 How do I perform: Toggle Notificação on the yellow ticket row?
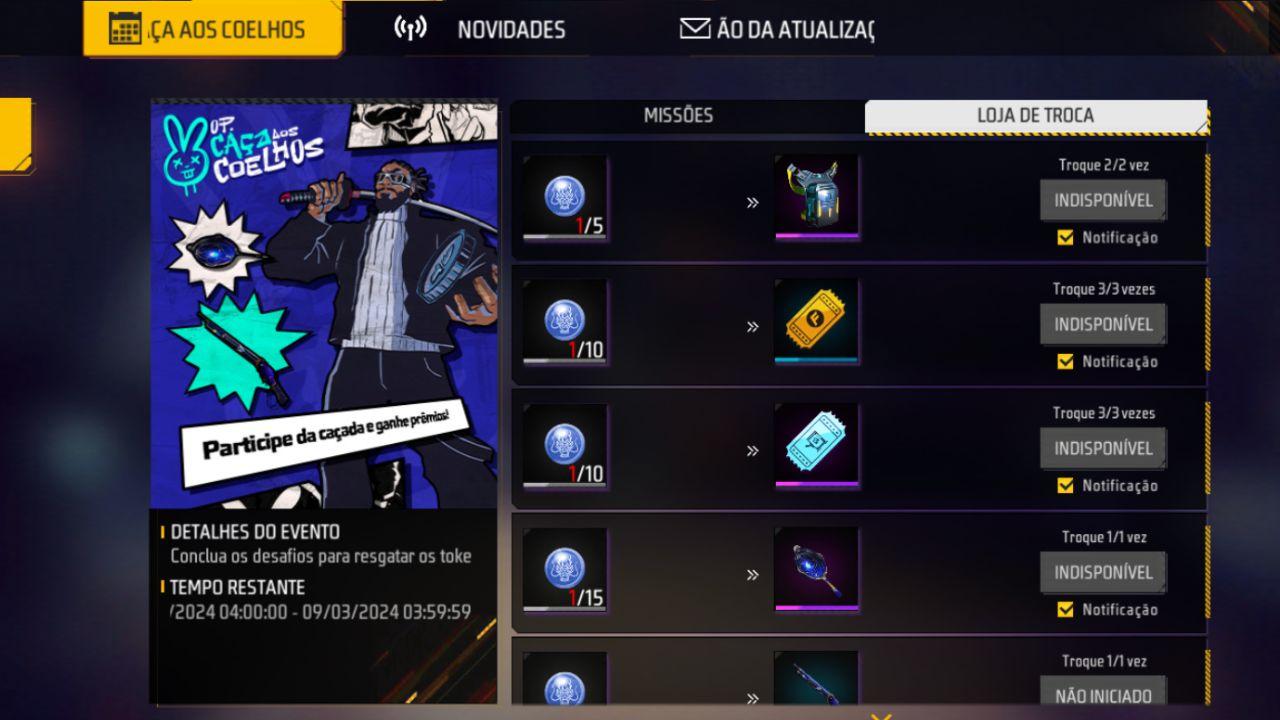(x=1065, y=362)
